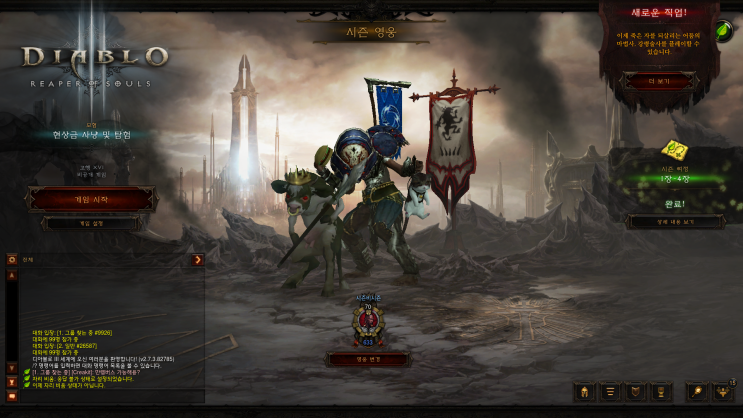Start the game with 게임 시작
The height and width of the screenshot is (418, 743).
tap(93, 199)
